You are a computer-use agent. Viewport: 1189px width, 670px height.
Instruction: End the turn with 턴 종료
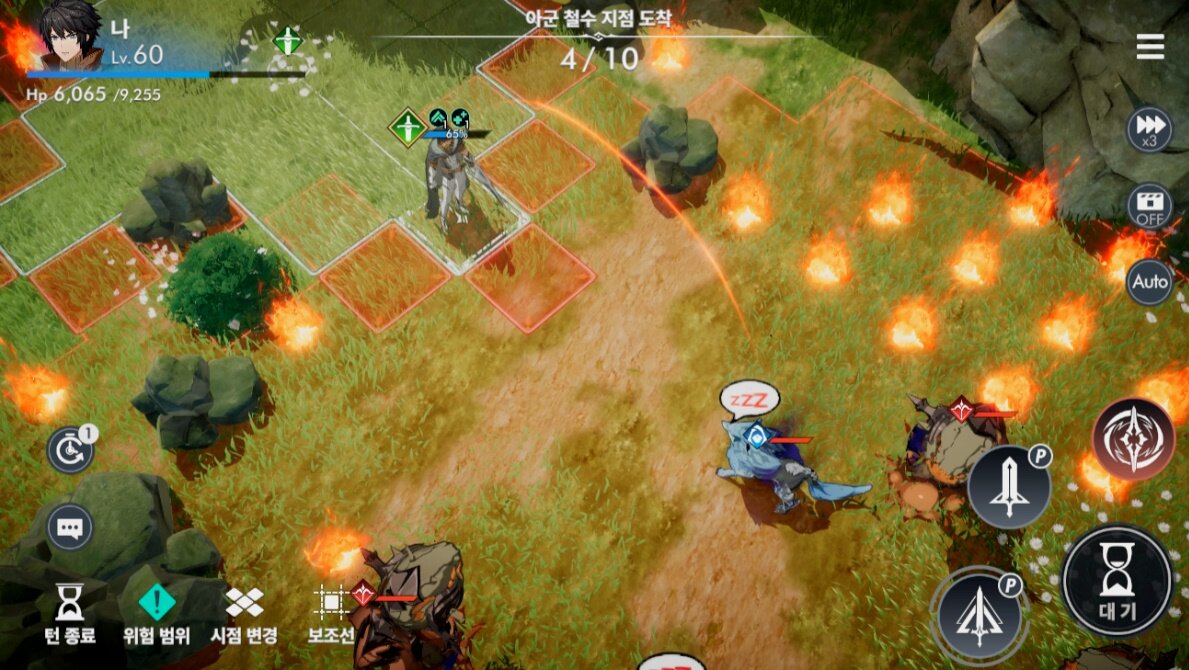[69, 613]
